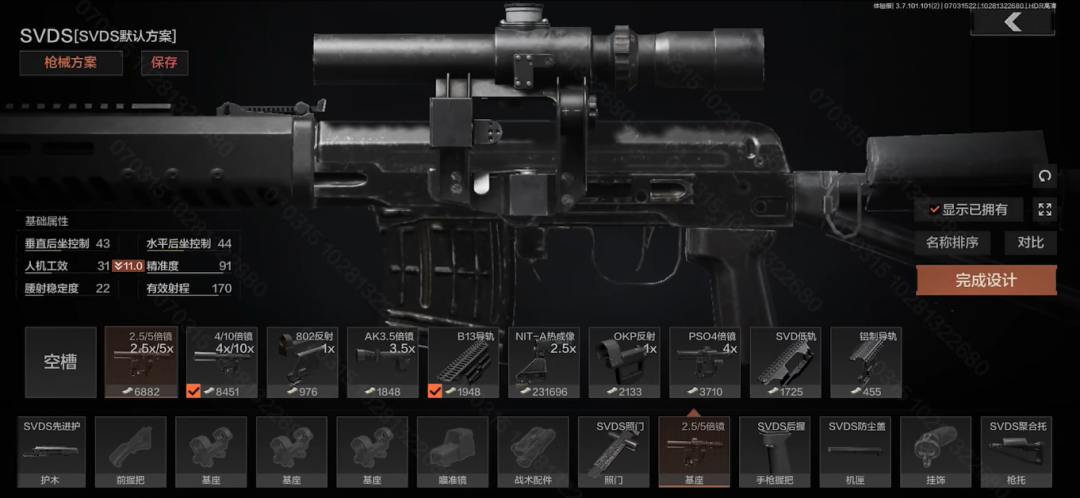Select the 枪托 stock slot
This screenshot has height=498, width=1080.
tap(1016, 452)
